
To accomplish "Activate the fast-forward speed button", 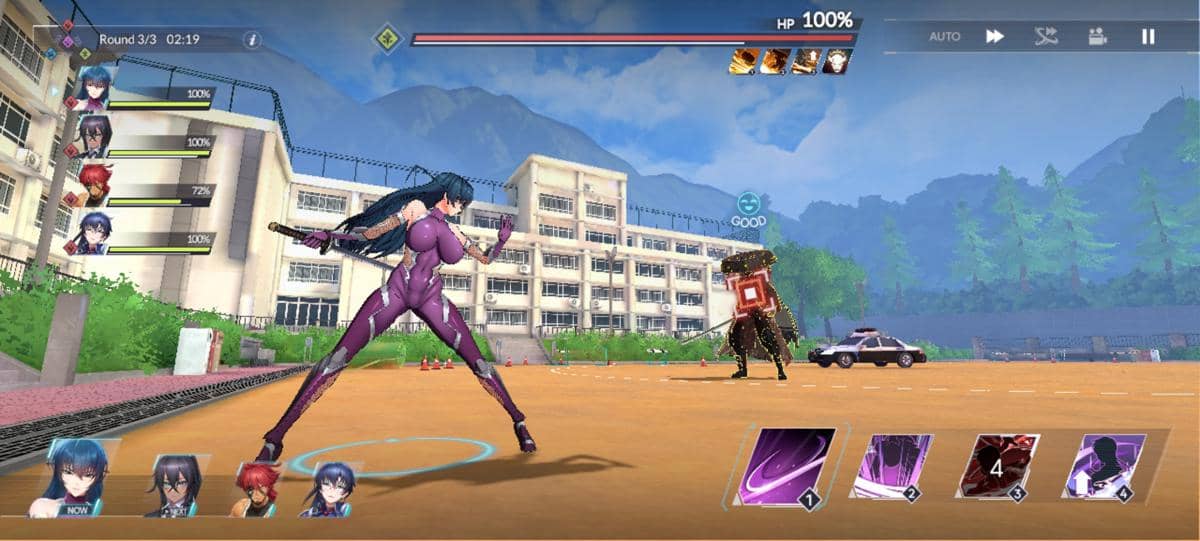I will 995,36.
